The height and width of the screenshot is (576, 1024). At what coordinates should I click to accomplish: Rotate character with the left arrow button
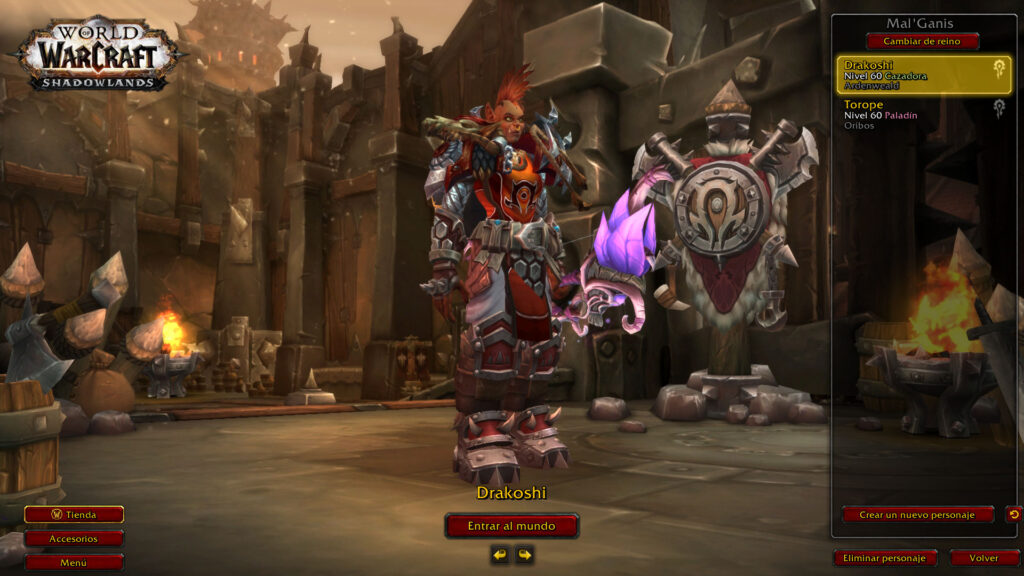click(500, 554)
